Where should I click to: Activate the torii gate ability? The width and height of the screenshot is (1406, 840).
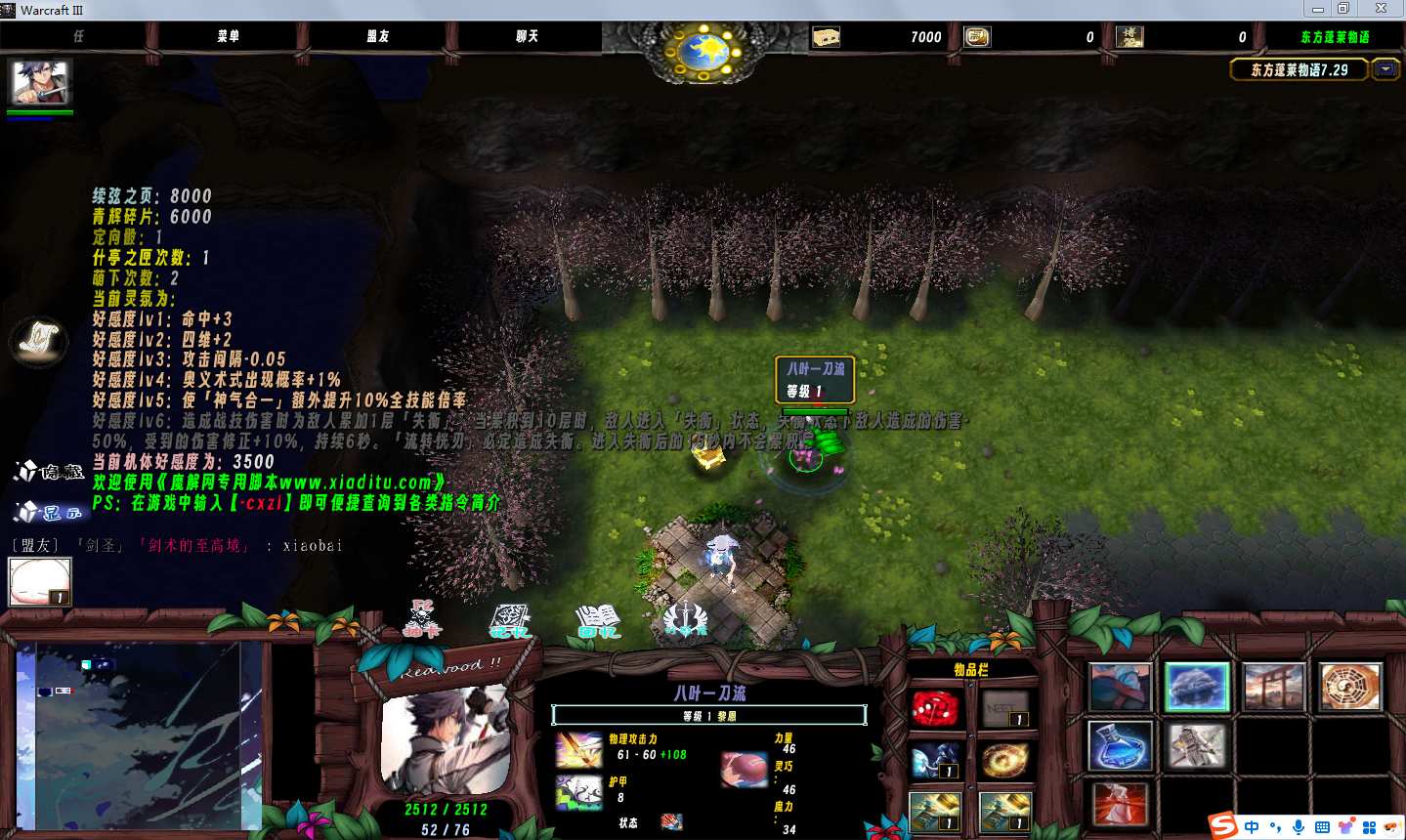tap(1273, 687)
